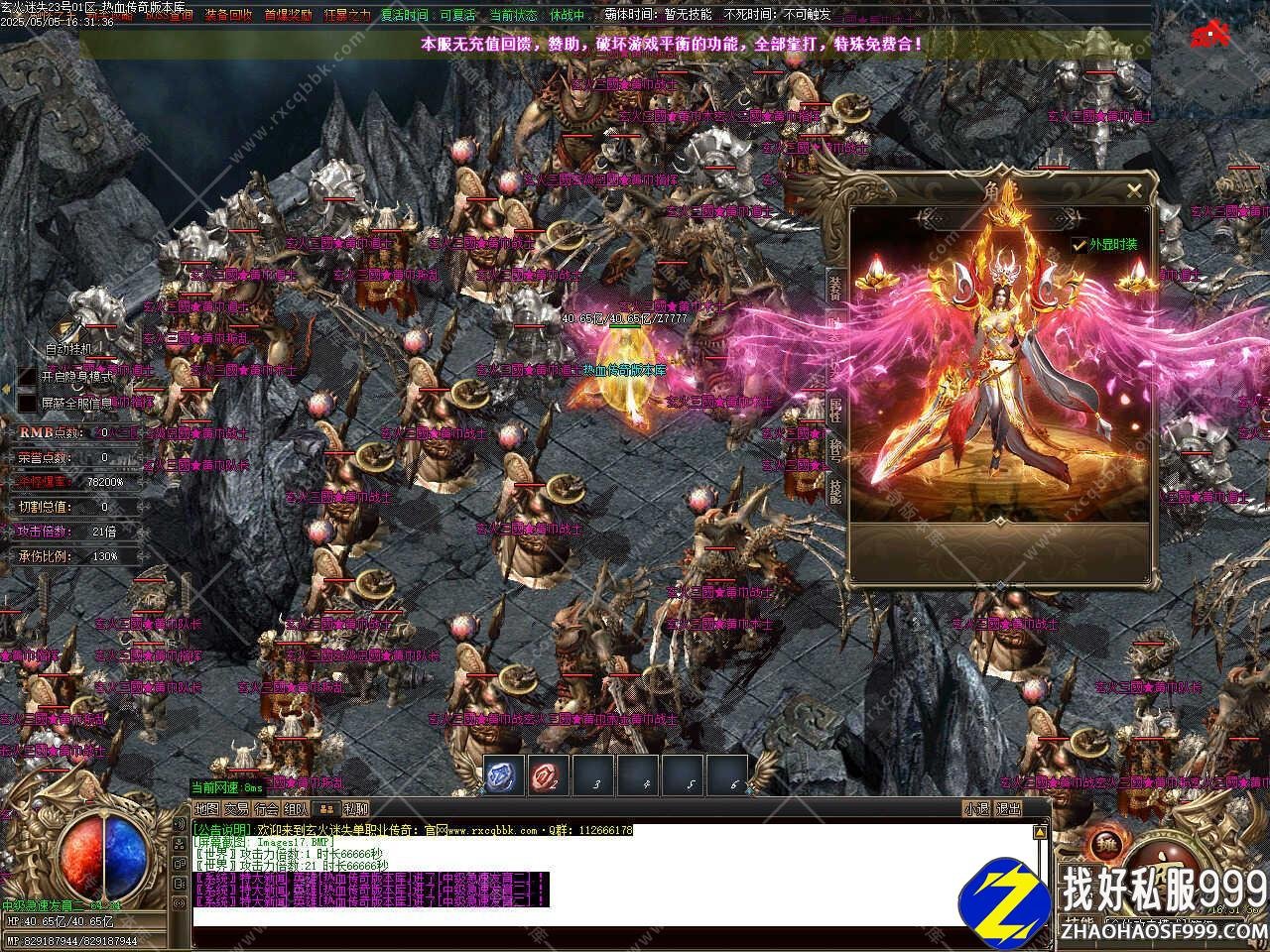
Task: Select 狂暴之力 in the top bar
Action: (345, 15)
